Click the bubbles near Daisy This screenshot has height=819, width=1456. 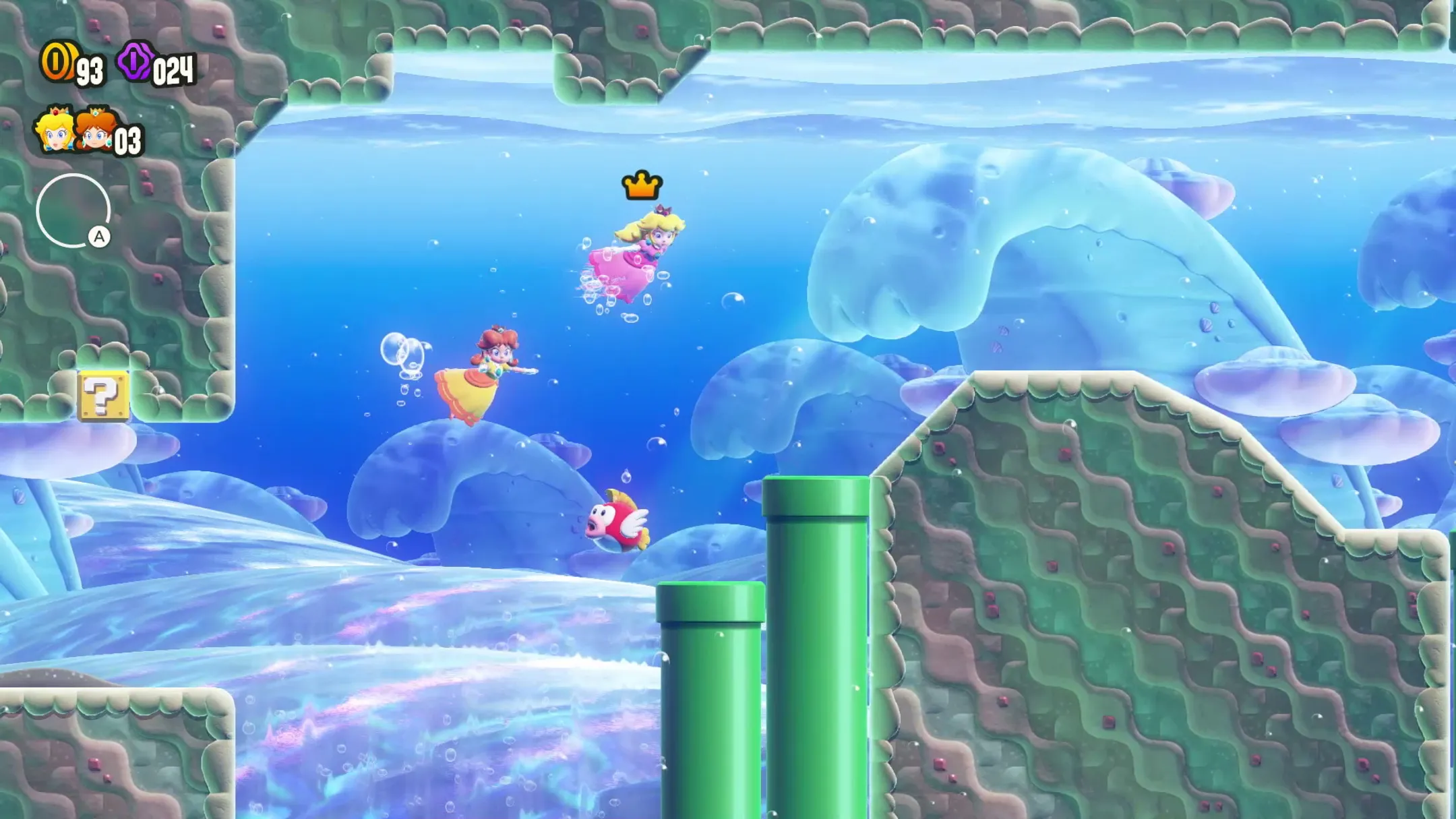[402, 356]
